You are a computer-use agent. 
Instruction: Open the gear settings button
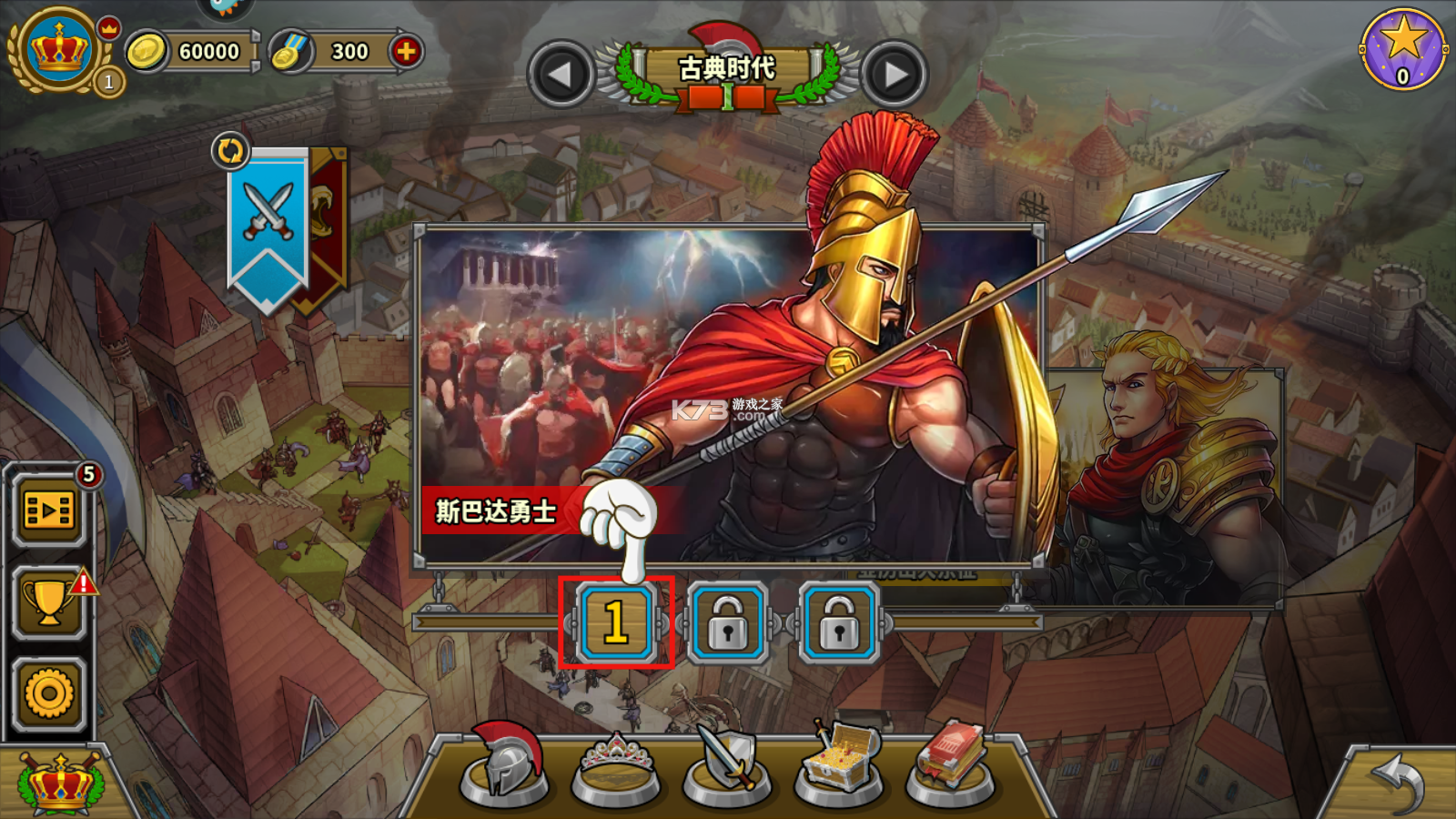49,693
